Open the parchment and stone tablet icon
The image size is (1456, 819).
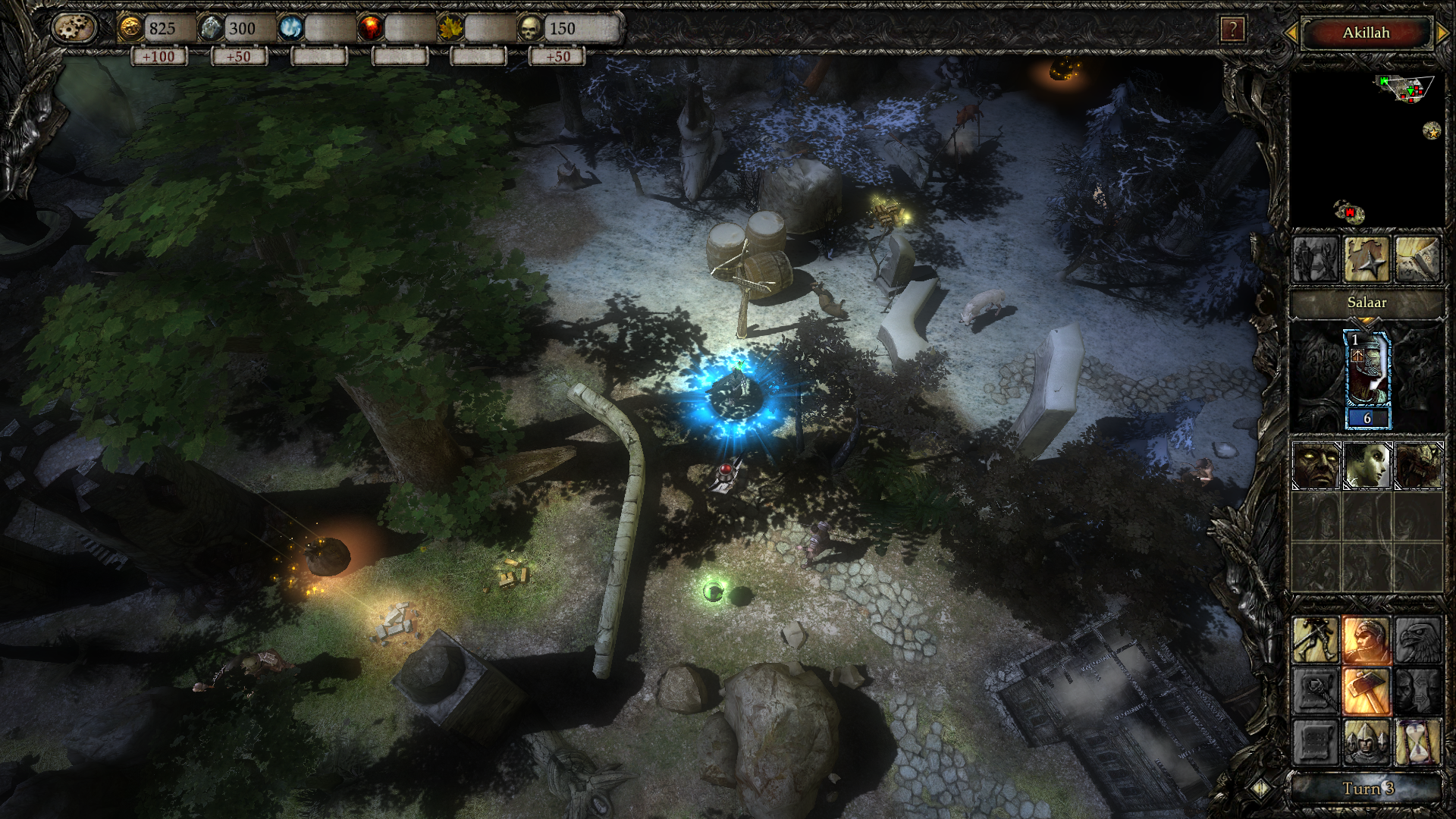coord(1417,259)
